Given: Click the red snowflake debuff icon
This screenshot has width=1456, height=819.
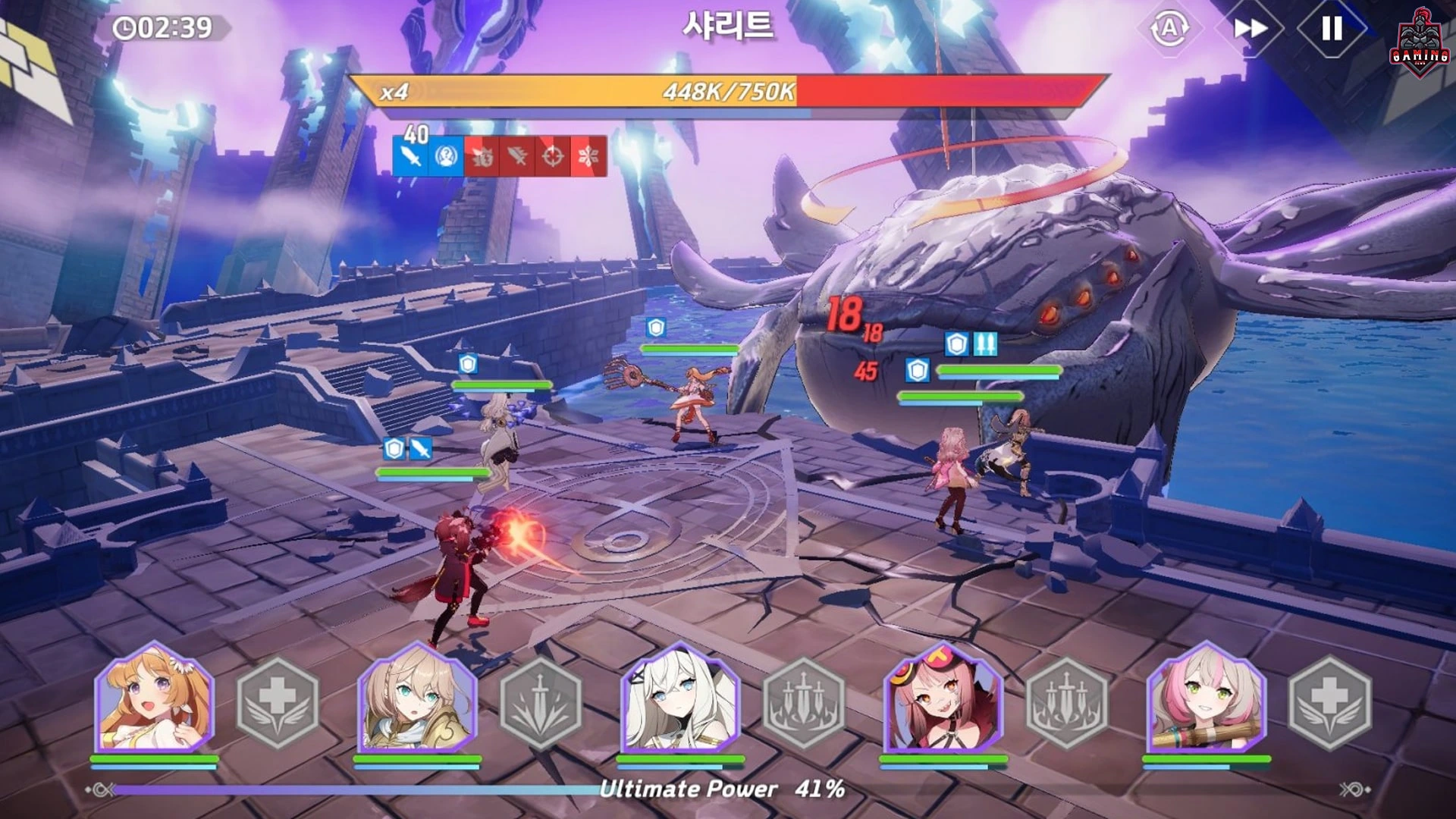Looking at the screenshot, I should pos(588,157).
